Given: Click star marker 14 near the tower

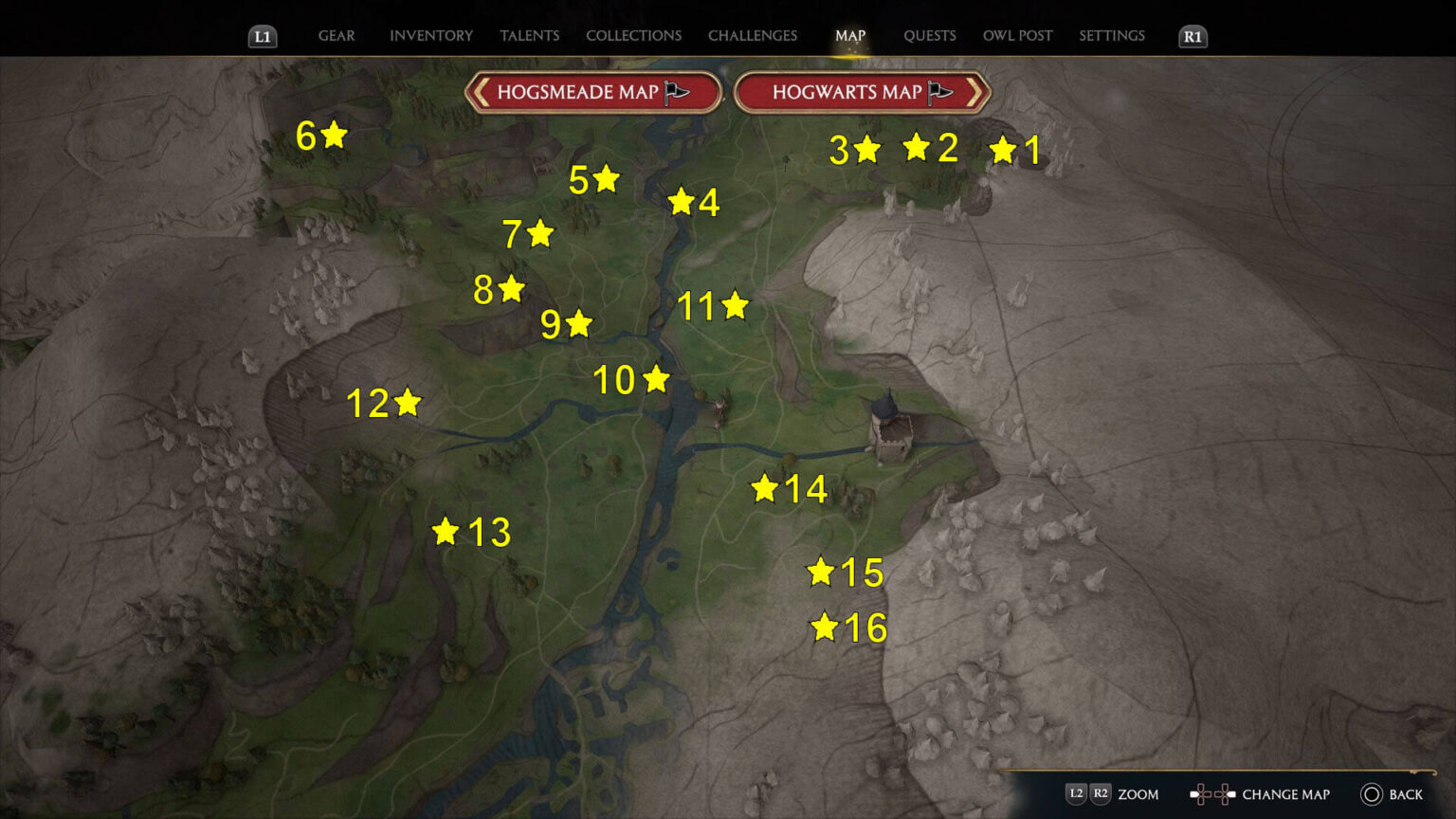Looking at the screenshot, I should click(x=765, y=489).
